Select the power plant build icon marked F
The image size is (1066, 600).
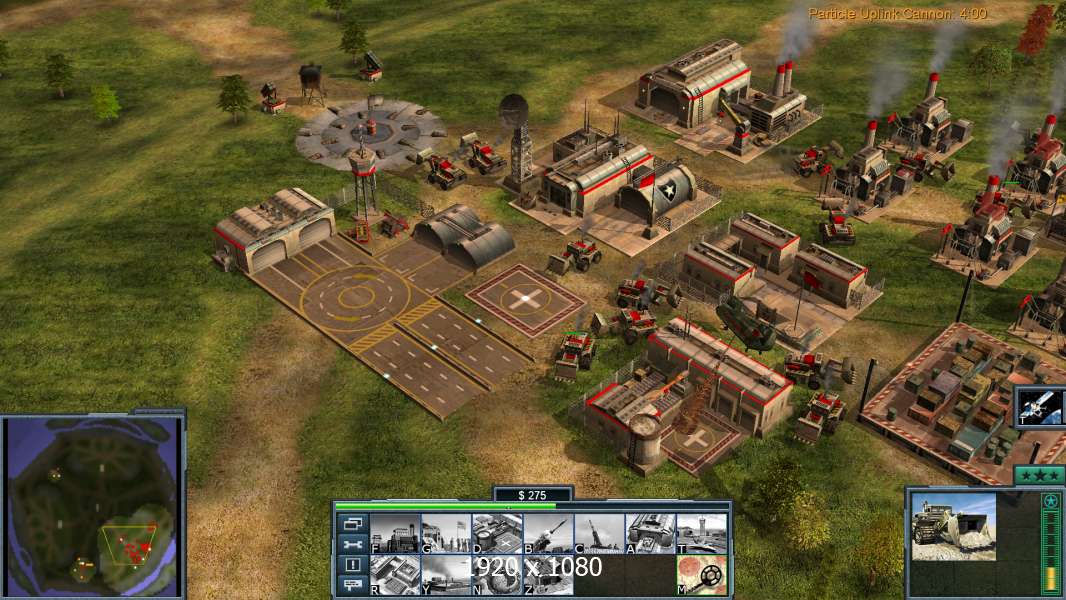pos(395,533)
